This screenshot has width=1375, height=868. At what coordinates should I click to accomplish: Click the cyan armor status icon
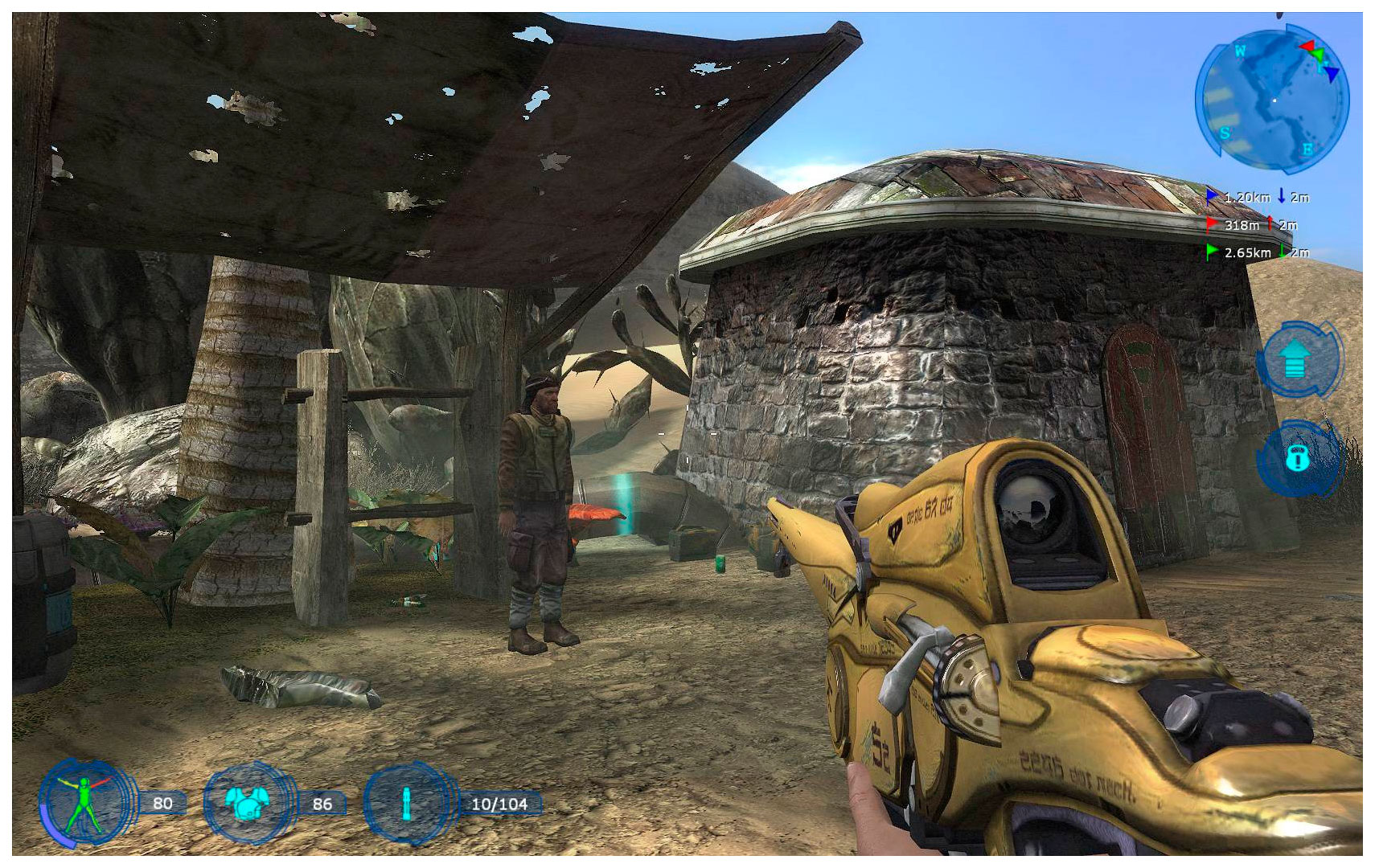[x=247, y=803]
